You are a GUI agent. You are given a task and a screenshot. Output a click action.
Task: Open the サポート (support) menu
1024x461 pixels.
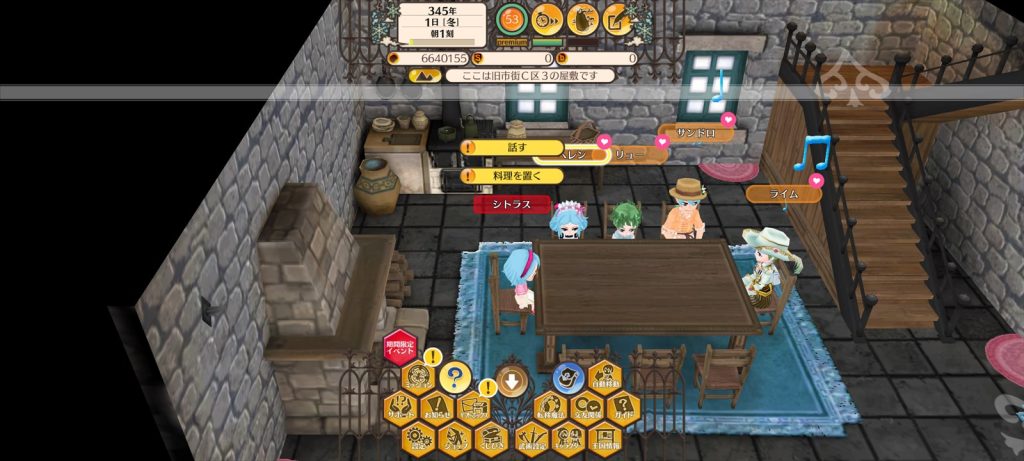pyautogui.click(x=400, y=408)
